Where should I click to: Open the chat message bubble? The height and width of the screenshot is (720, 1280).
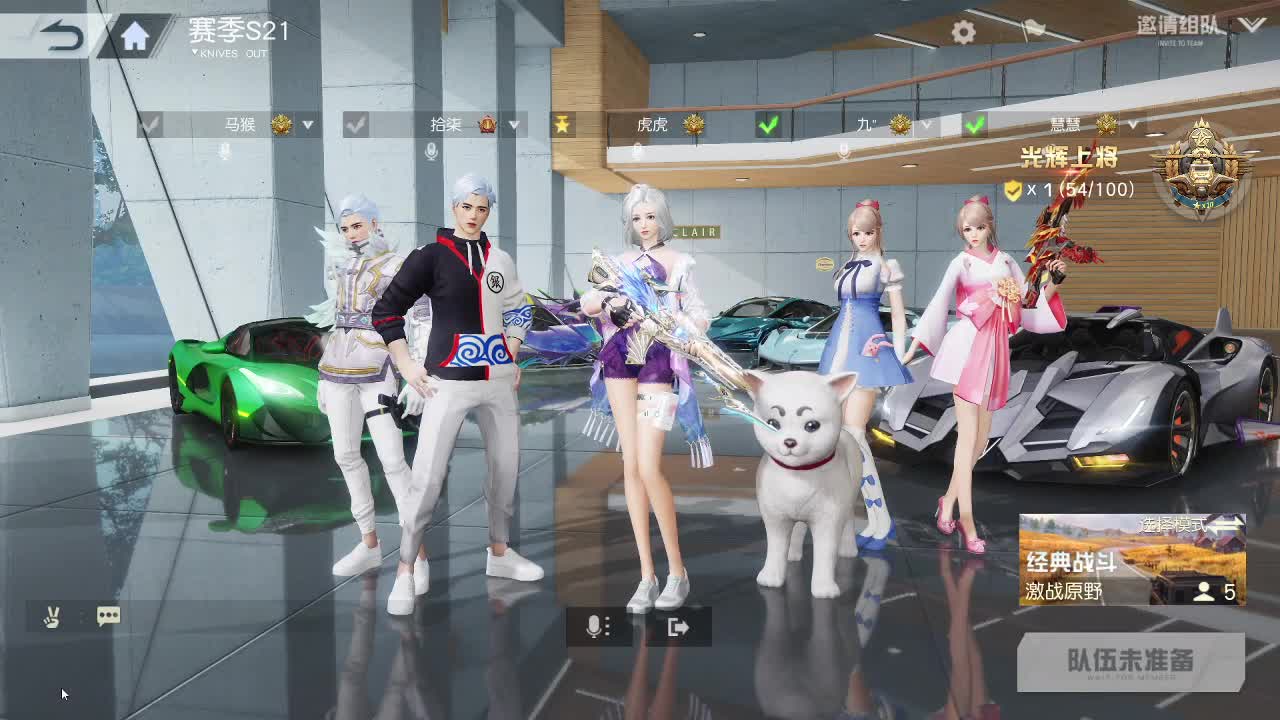[108, 616]
